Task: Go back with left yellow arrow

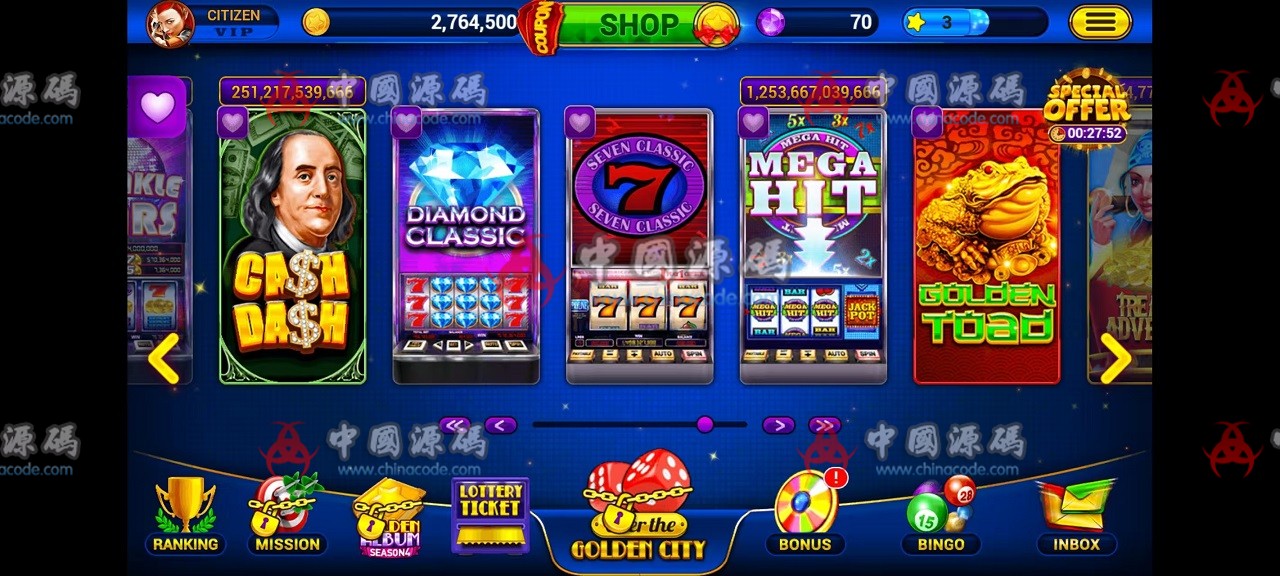Action: pos(164,358)
